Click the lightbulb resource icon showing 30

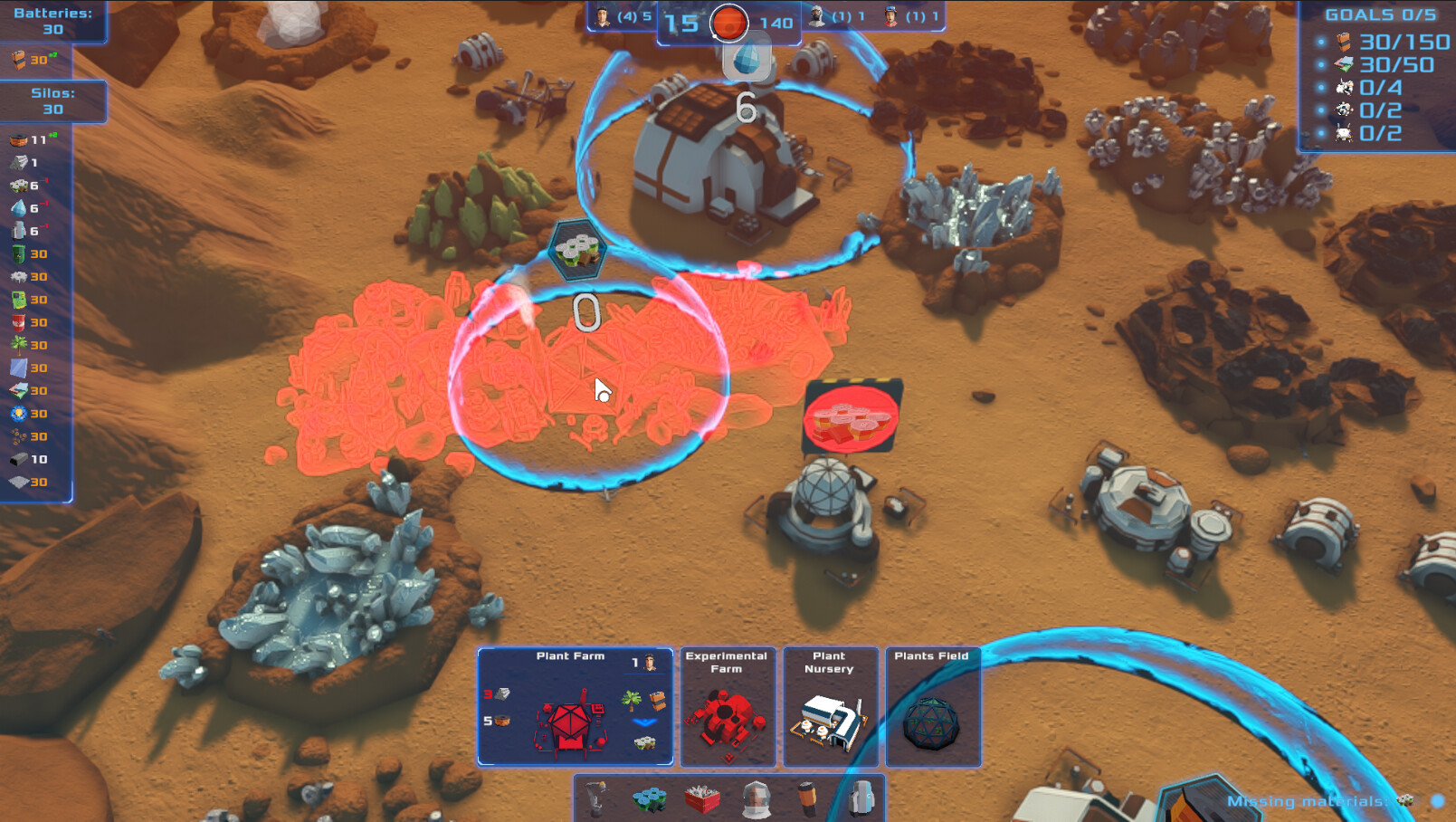tap(16, 412)
